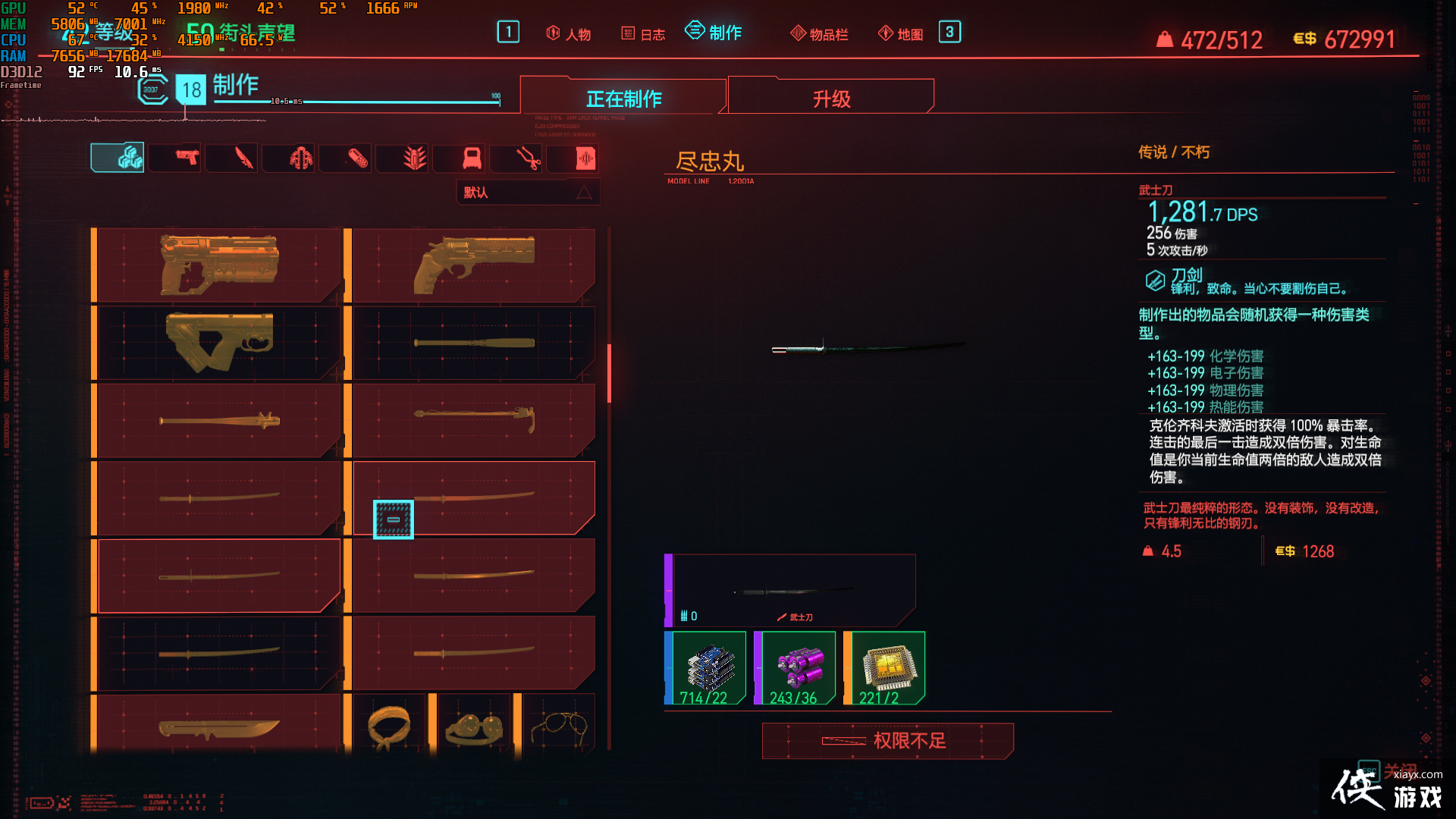Switch to the 升级 upgrade tab
The height and width of the screenshot is (819, 1456).
click(830, 97)
